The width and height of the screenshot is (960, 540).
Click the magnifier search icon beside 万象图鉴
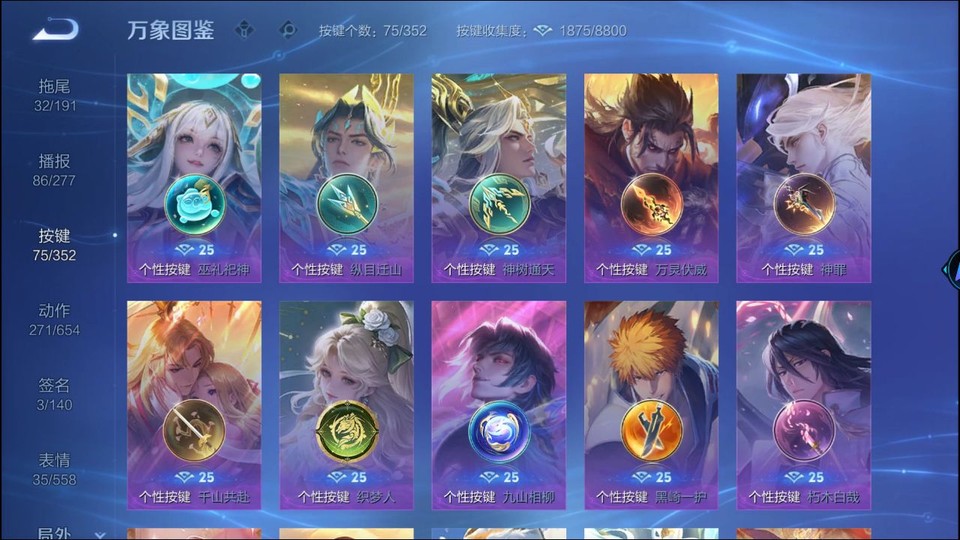tap(288, 30)
